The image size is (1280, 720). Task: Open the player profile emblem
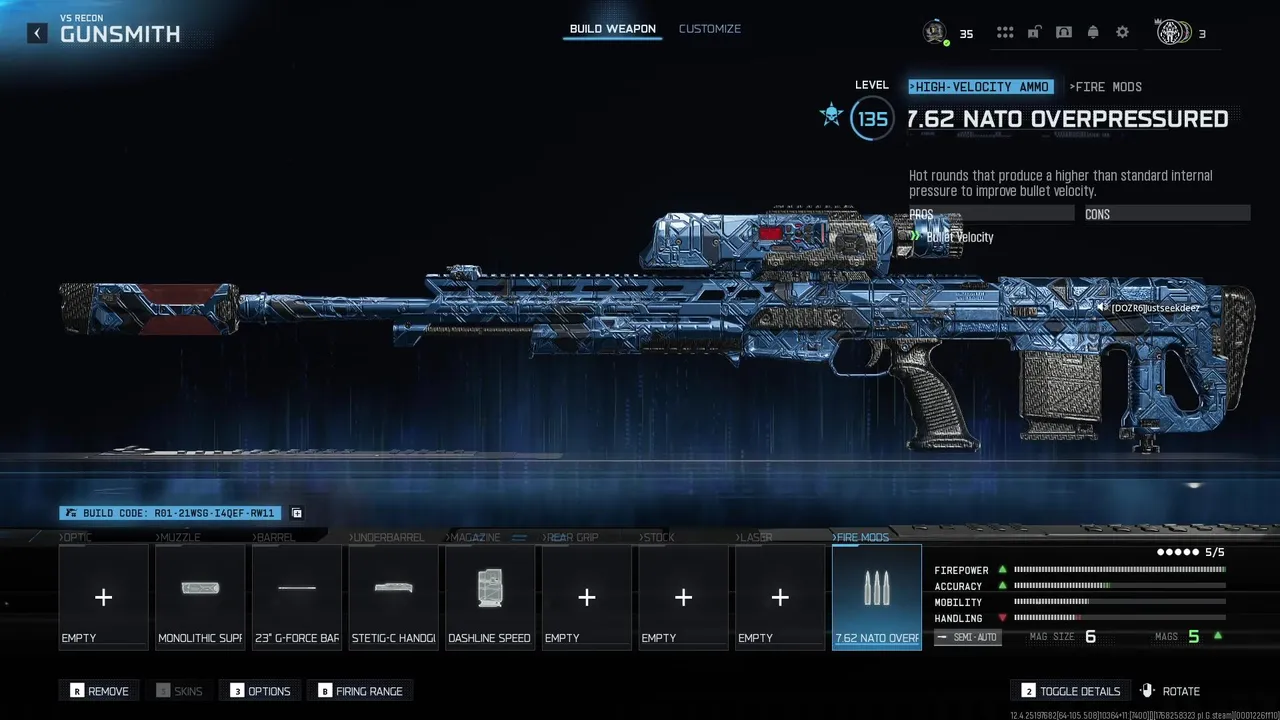935,32
